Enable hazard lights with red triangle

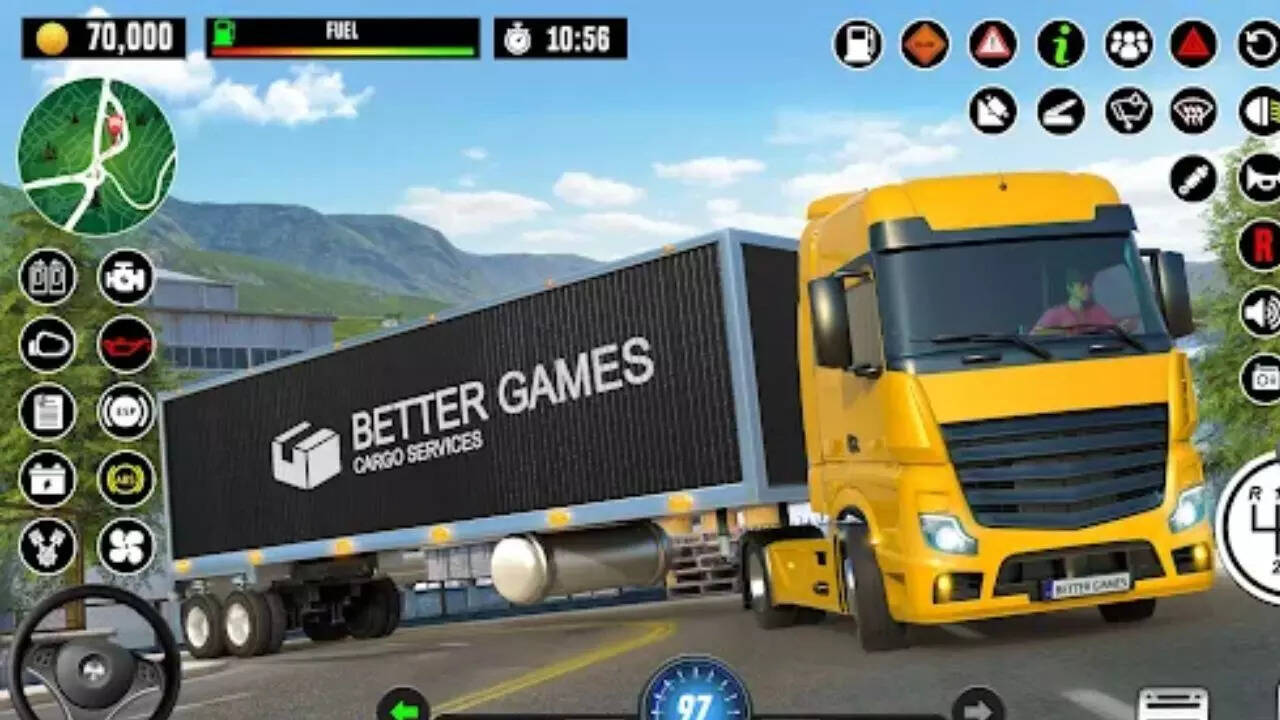pos(1192,42)
